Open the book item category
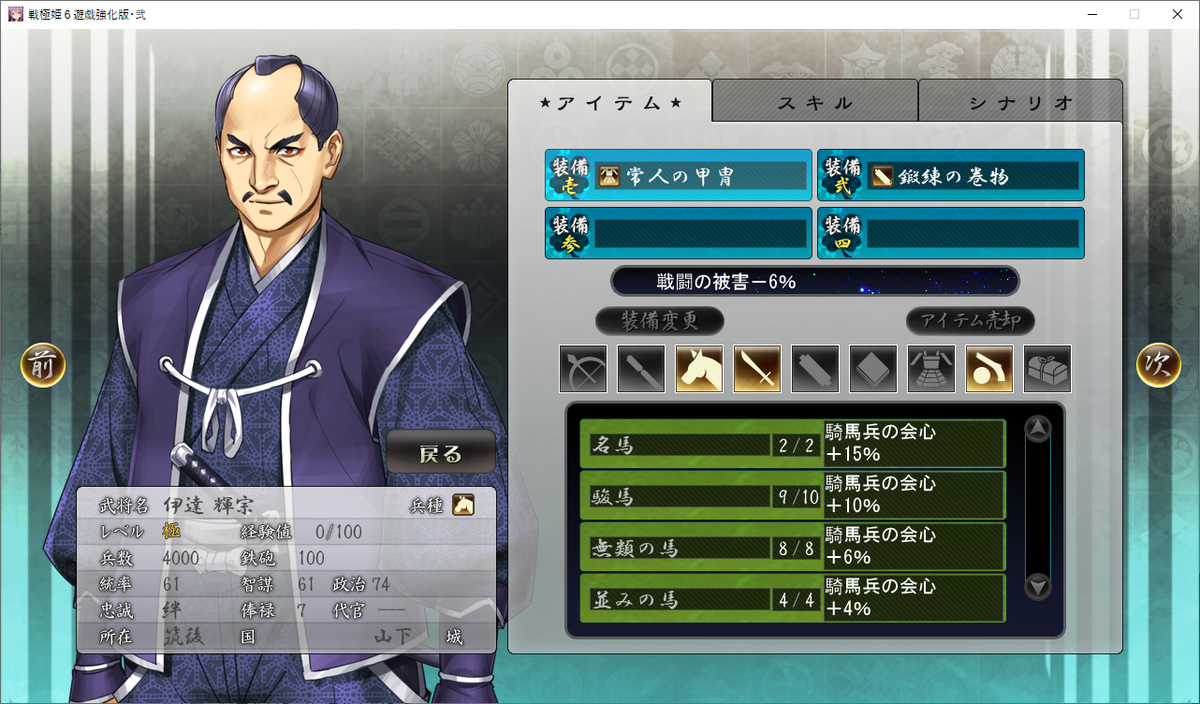Image resolution: width=1200 pixels, height=704 pixels. pyautogui.click(x=873, y=369)
